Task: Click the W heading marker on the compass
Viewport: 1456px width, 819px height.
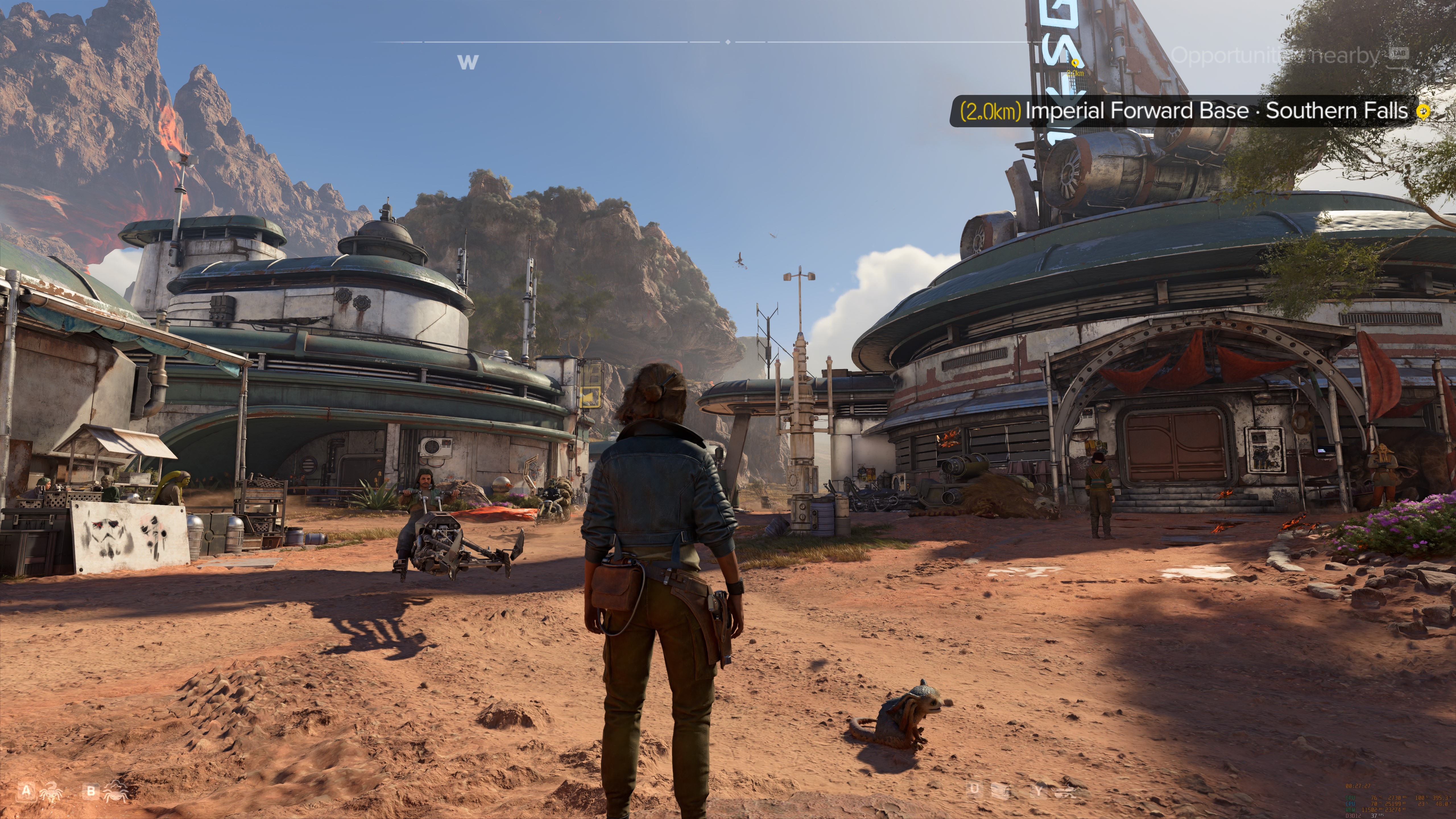Action: (x=468, y=62)
